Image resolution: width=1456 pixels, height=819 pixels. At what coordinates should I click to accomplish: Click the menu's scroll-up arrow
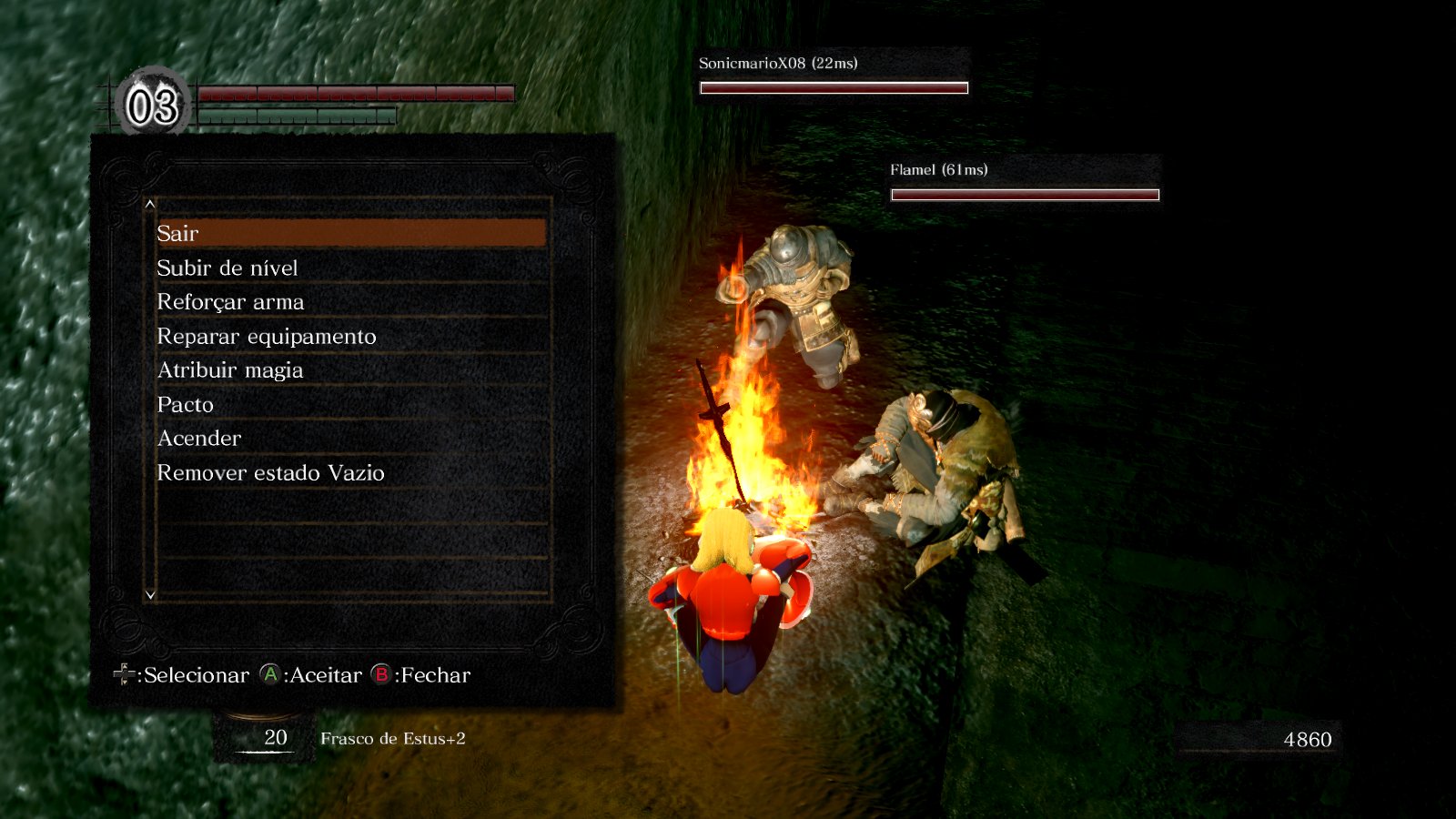coord(150,205)
